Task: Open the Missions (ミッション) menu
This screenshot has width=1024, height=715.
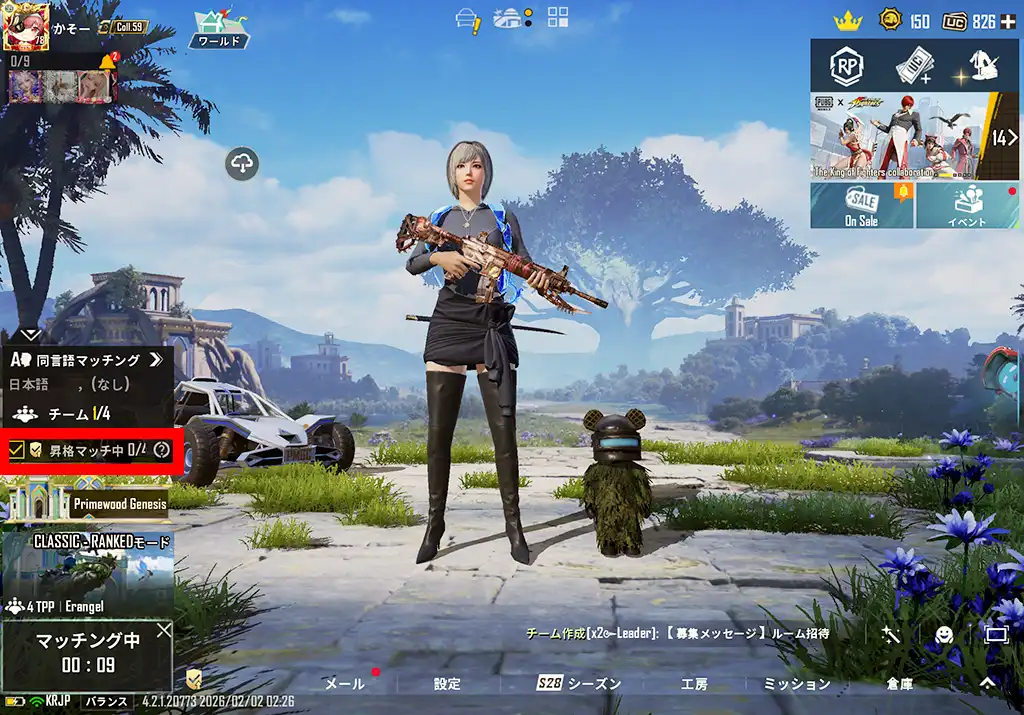Action: (796, 684)
